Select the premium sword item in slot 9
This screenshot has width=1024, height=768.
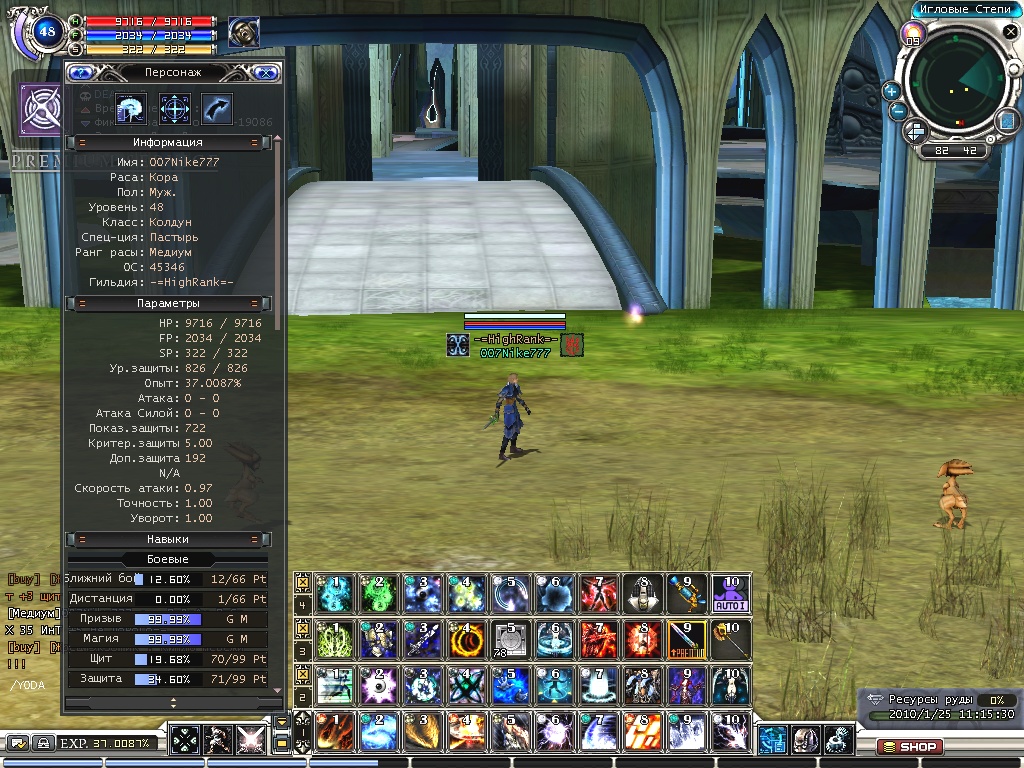click(x=686, y=640)
